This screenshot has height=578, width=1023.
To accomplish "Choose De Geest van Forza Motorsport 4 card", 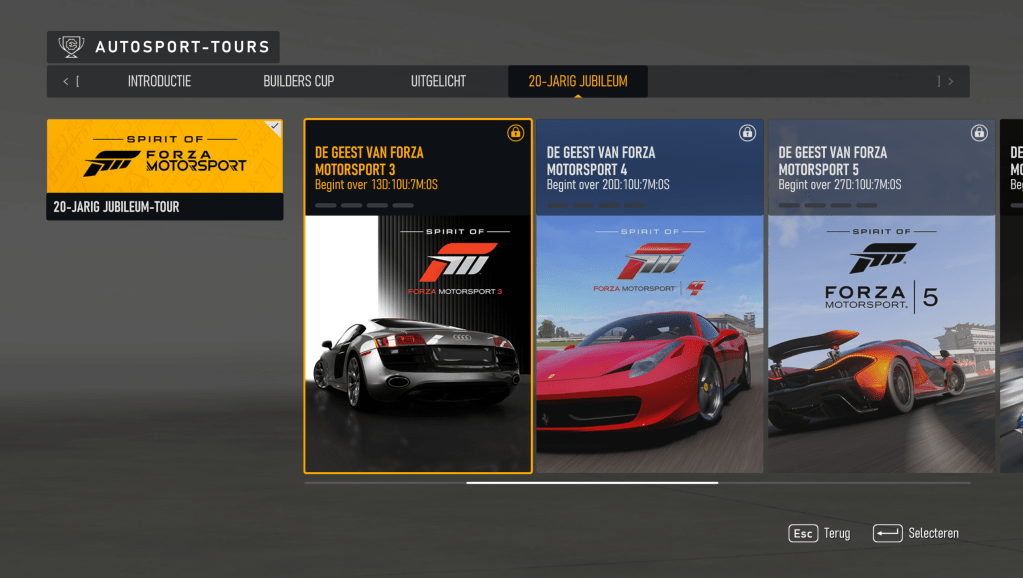I will click(650, 296).
